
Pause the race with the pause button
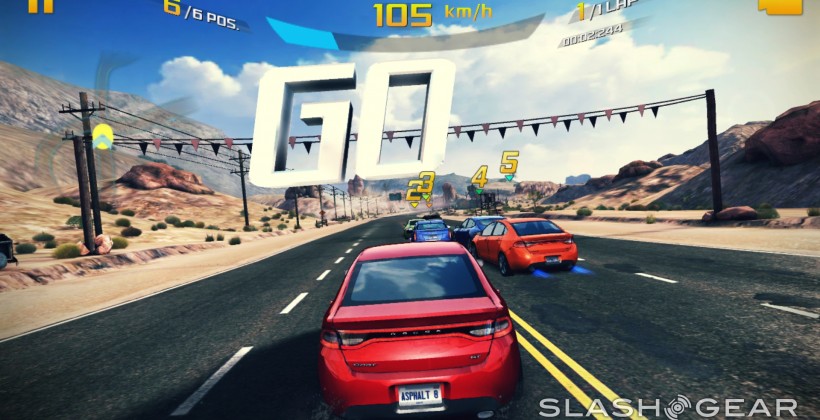coord(39,5)
